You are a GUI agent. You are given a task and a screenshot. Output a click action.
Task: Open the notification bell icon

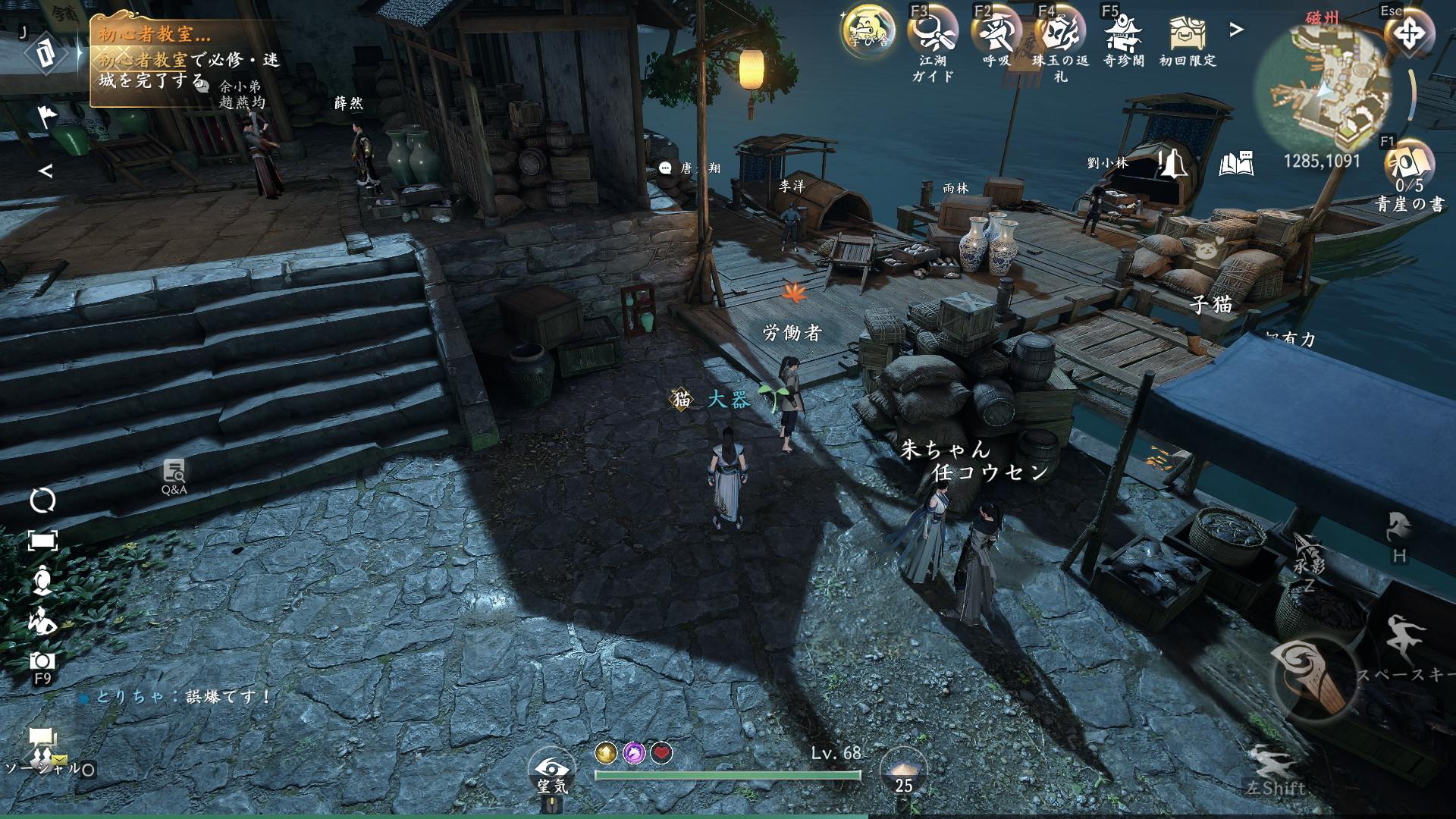coord(1172,163)
